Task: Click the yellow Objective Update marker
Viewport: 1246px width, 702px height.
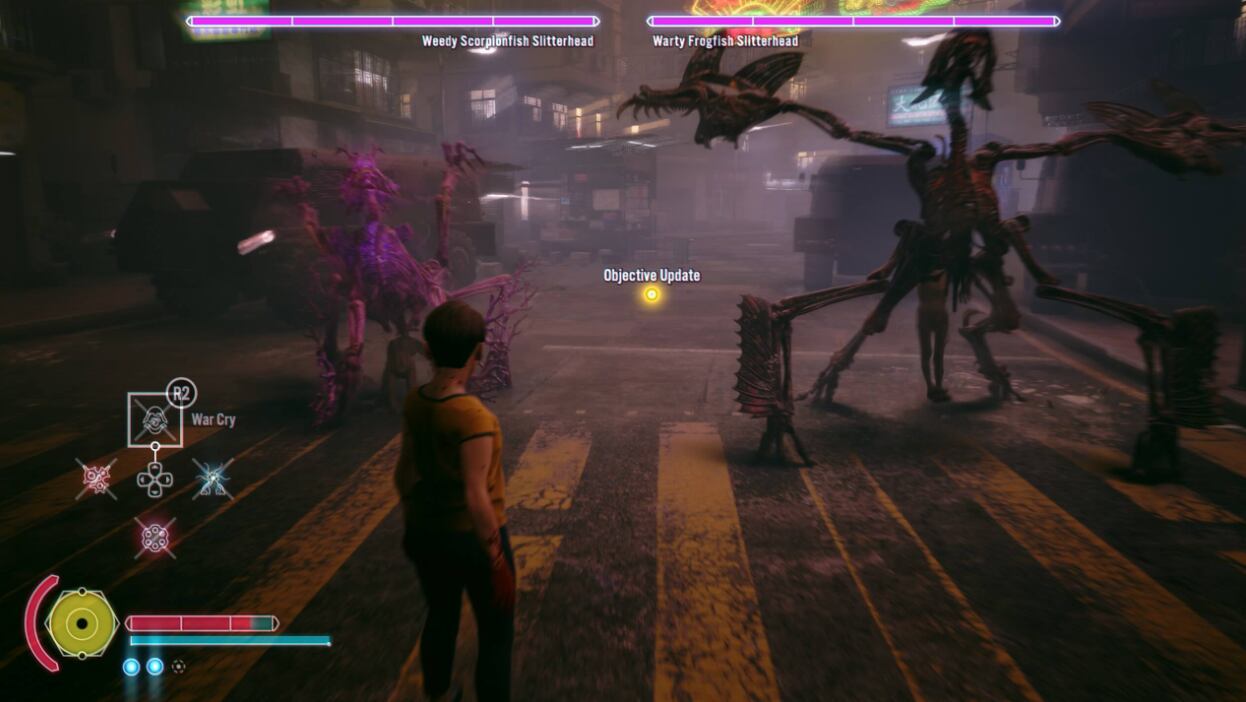Action: pyautogui.click(x=652, y=294)
